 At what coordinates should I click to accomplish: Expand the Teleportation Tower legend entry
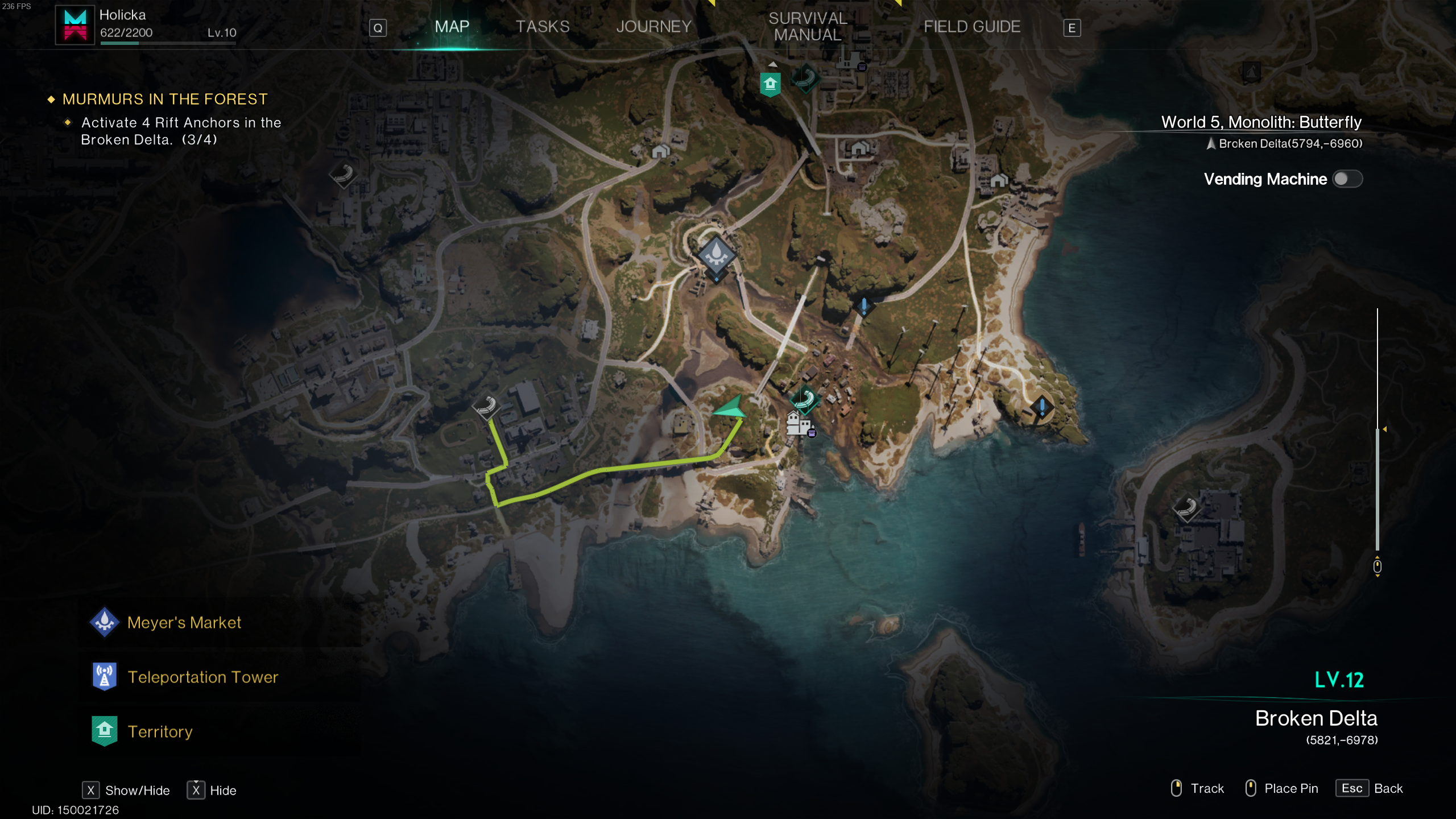tap(203, 677)
